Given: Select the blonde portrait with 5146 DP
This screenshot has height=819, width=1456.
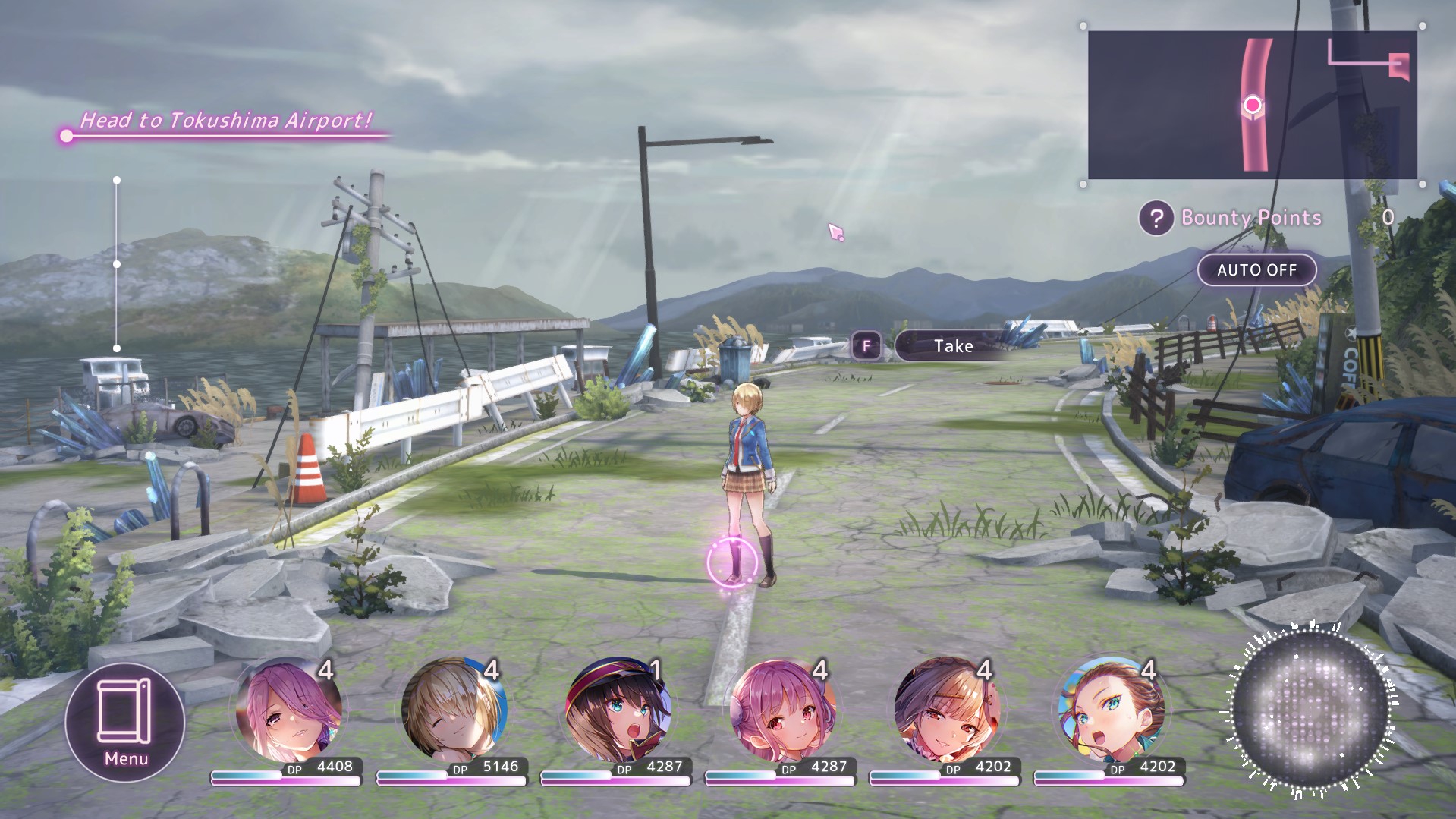Looking at the screenshot, I should (x=454, y=711).
